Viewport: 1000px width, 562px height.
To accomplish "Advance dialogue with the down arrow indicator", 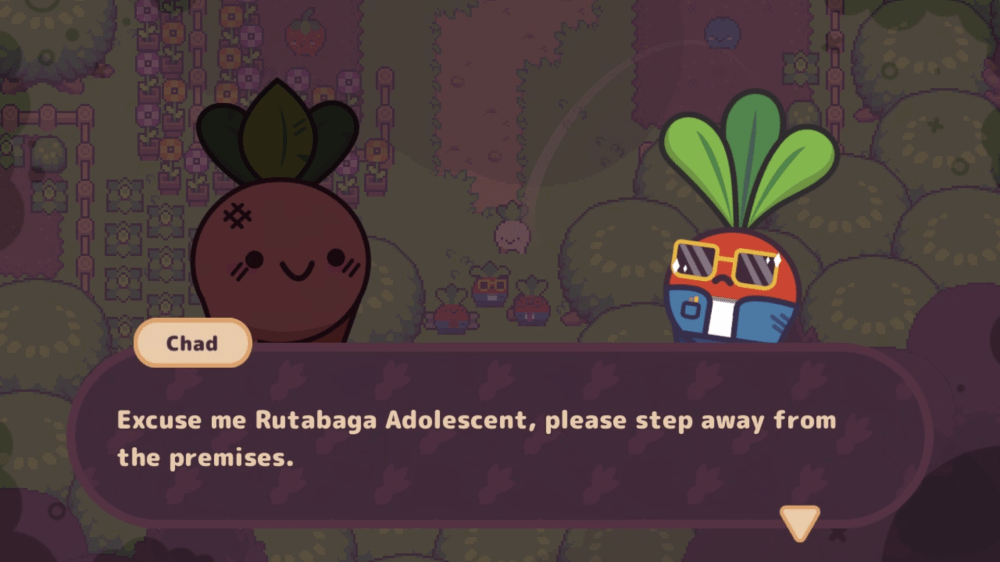I will 799,521.
